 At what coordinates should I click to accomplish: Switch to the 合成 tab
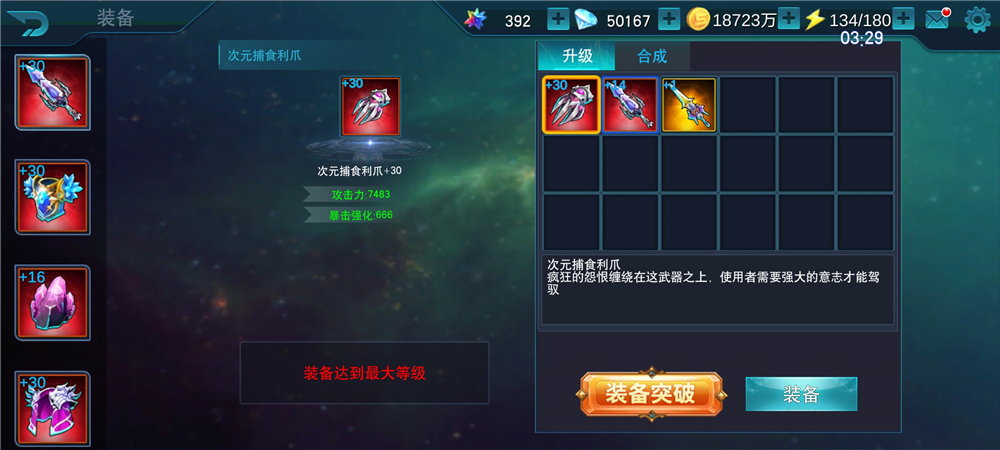coord(651,56)
